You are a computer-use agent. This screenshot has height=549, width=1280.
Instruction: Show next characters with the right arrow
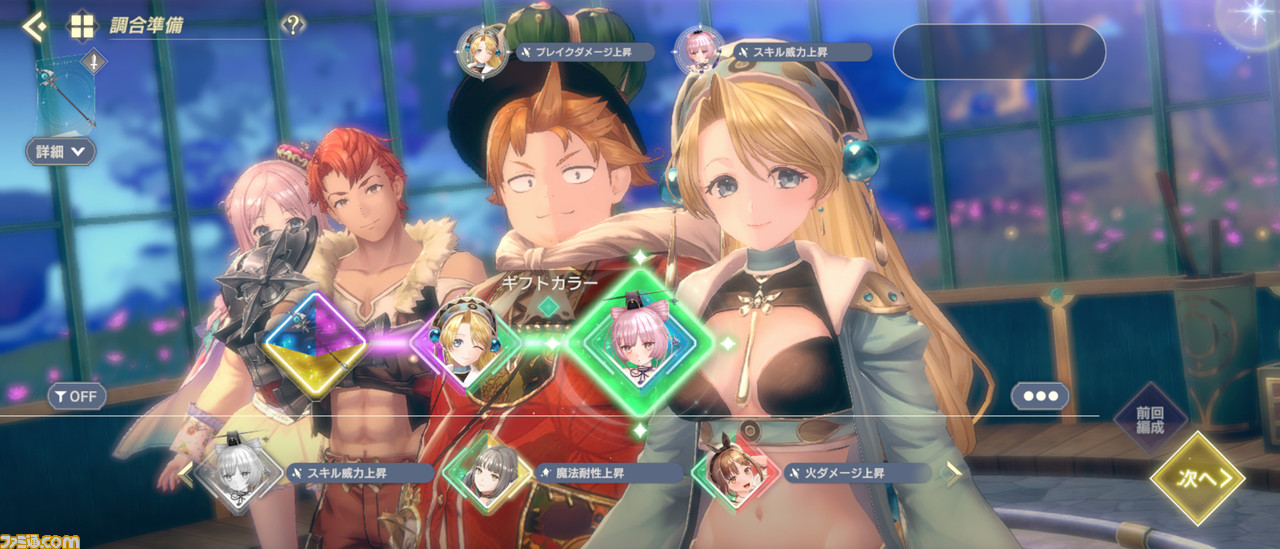[954, 473]
